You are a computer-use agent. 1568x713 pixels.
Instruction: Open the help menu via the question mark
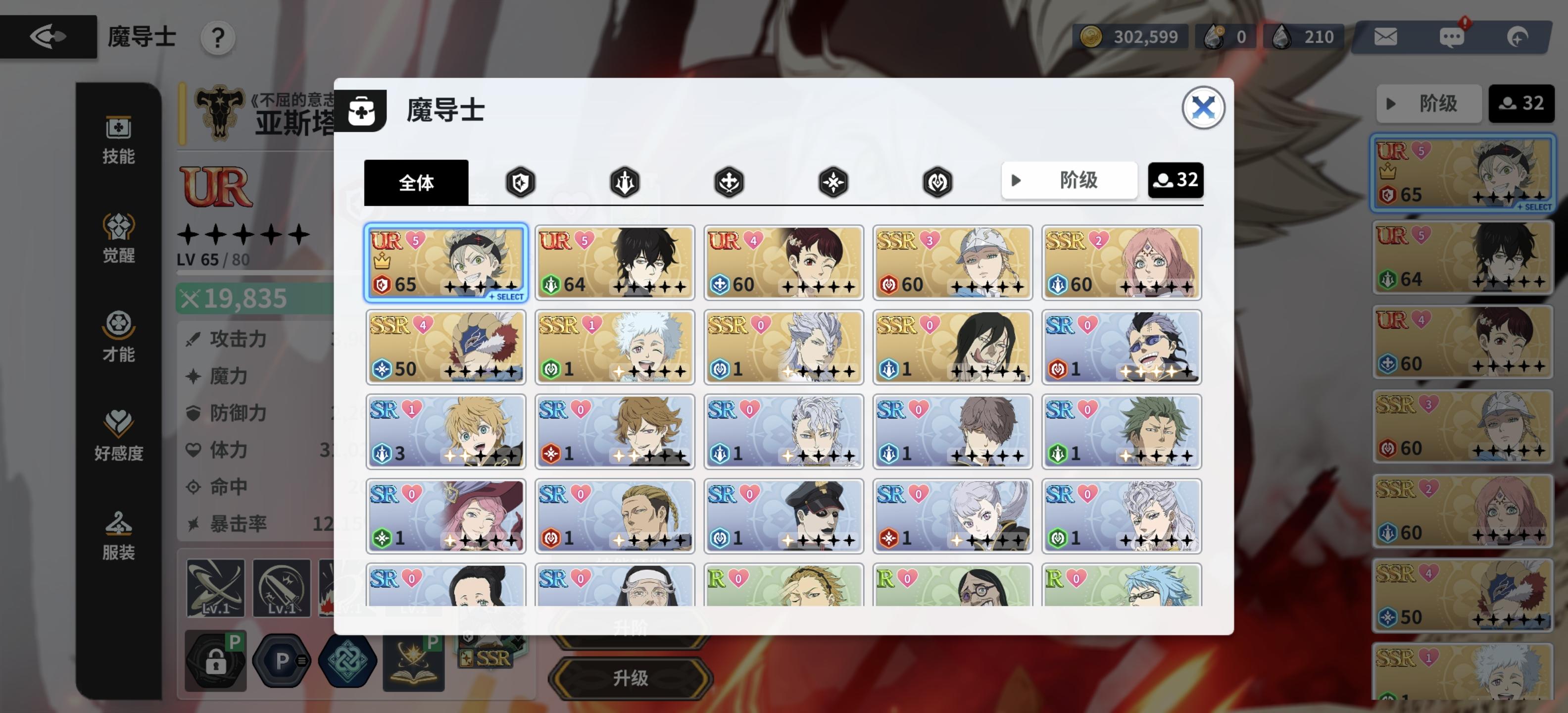click(x=218, y=38)
